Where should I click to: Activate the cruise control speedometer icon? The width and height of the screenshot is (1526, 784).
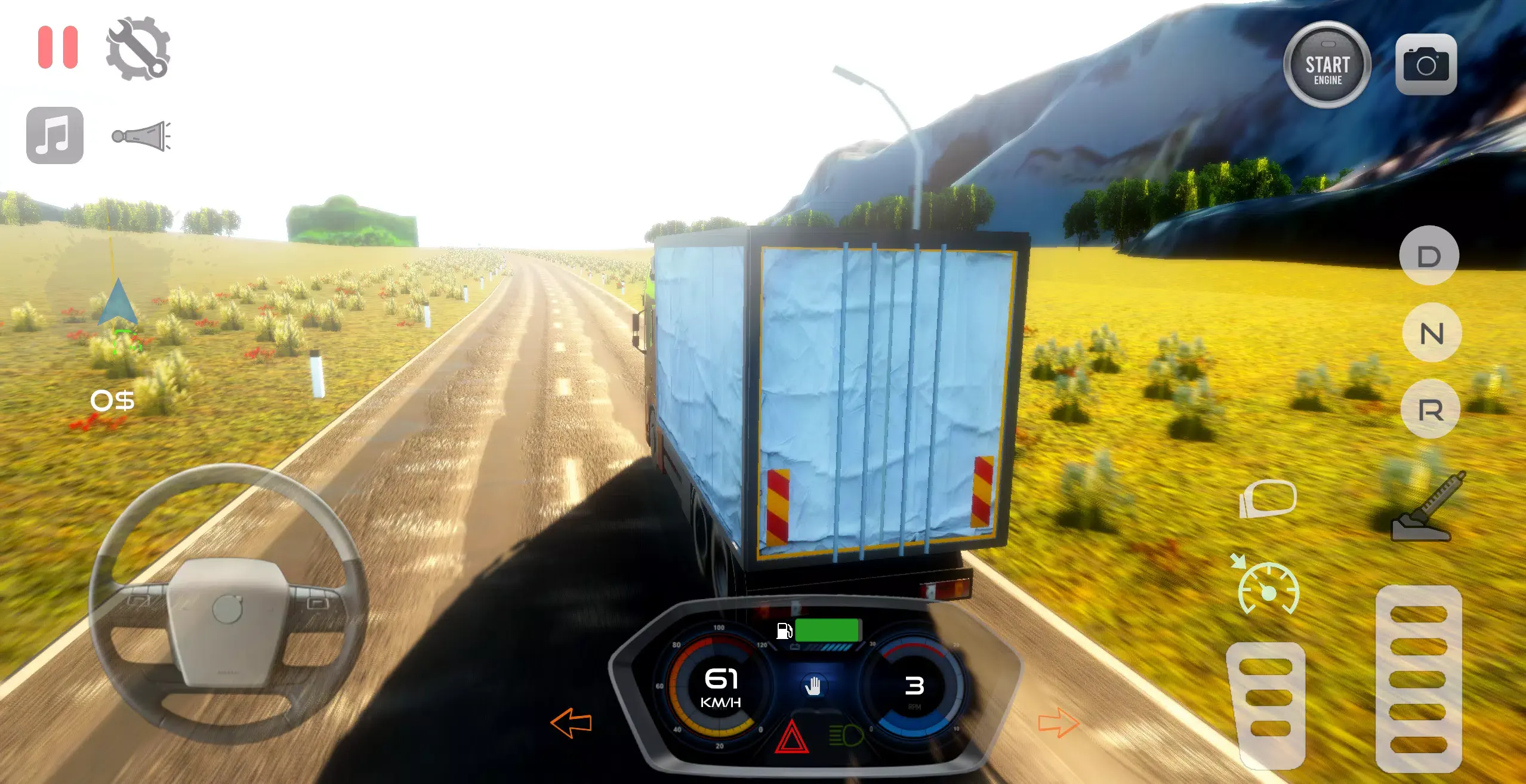[1268, 589]
